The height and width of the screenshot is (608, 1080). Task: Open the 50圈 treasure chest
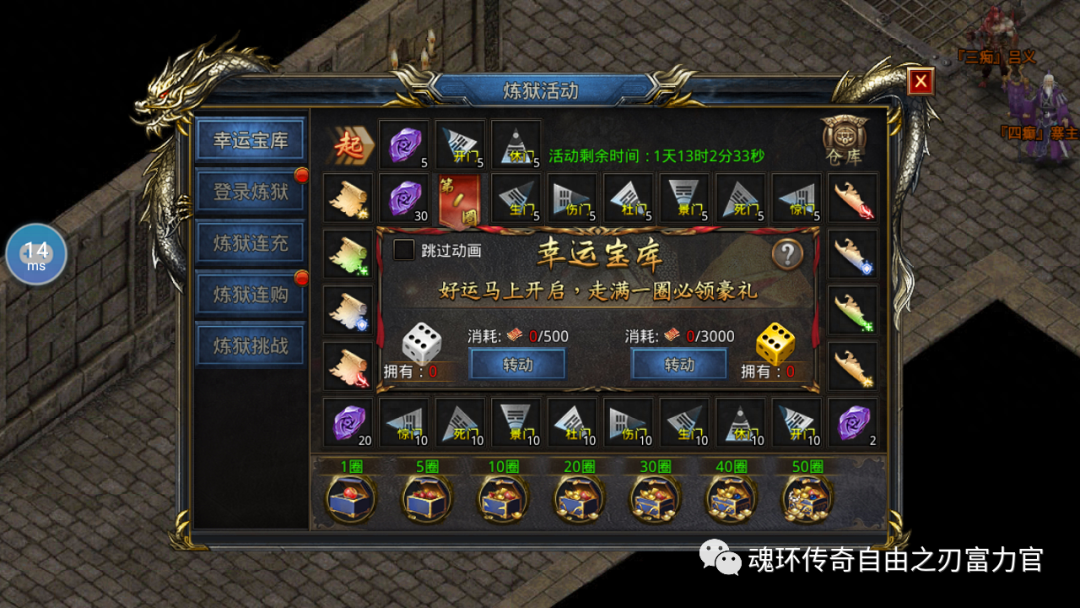pyautogui.click(x=807, y=497)
